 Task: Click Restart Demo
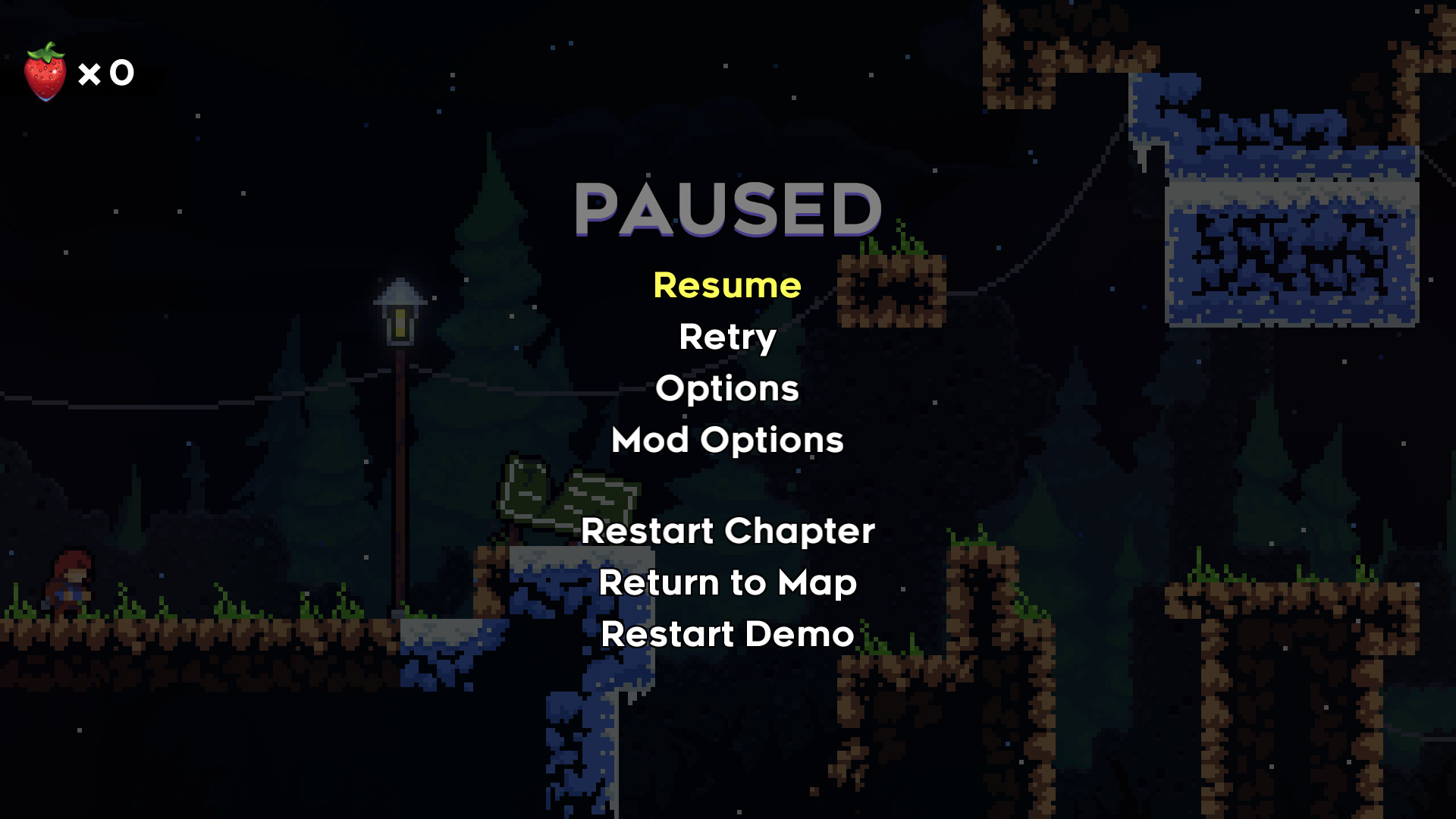click(x=726, y=635)
